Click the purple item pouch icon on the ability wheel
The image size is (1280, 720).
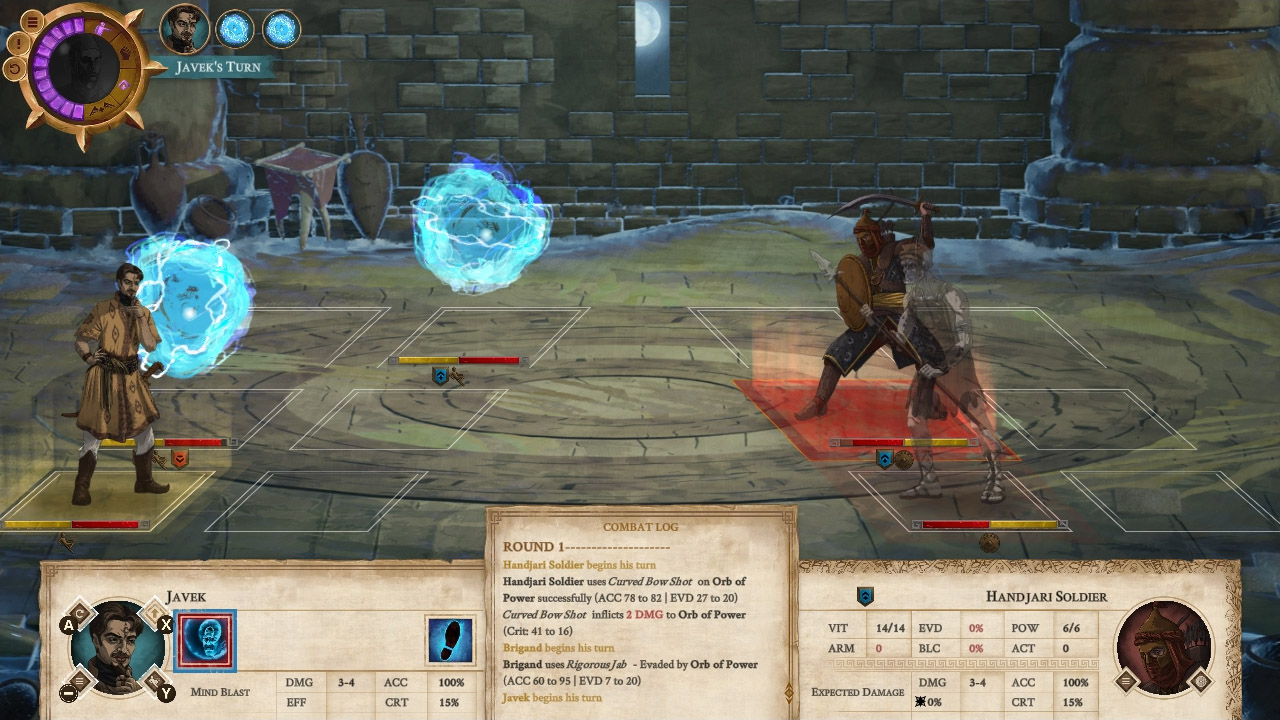click(x=122, y=86)
